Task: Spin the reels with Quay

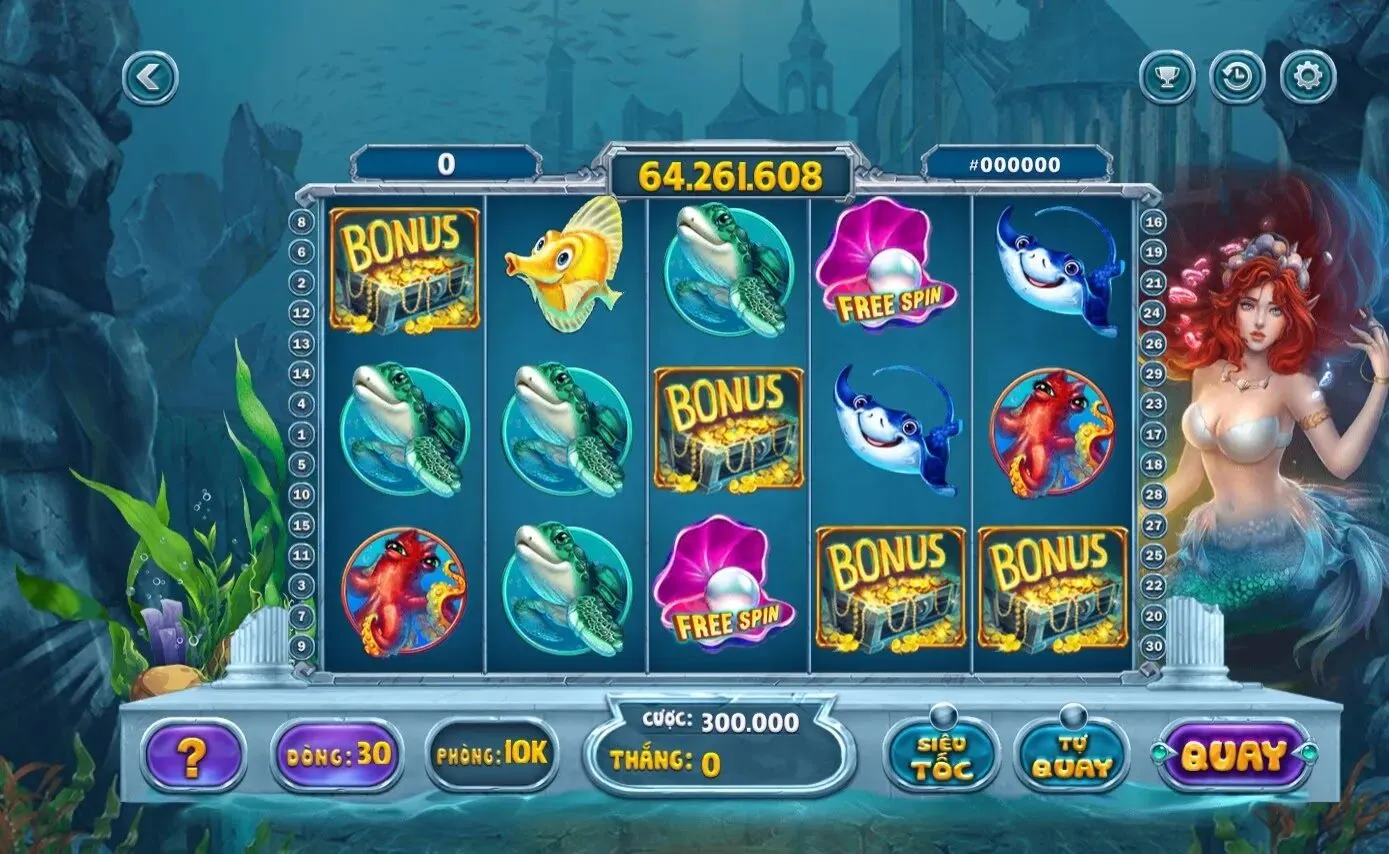Action: (1234, 756)
